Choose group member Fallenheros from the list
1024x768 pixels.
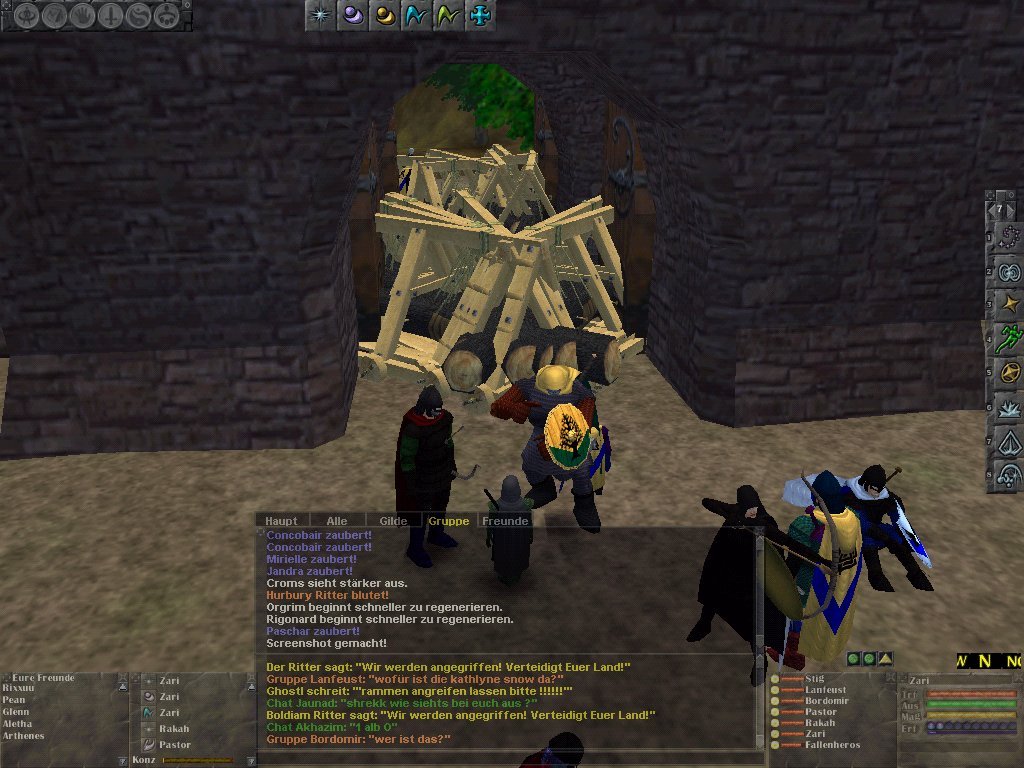(x=832, y=745)
